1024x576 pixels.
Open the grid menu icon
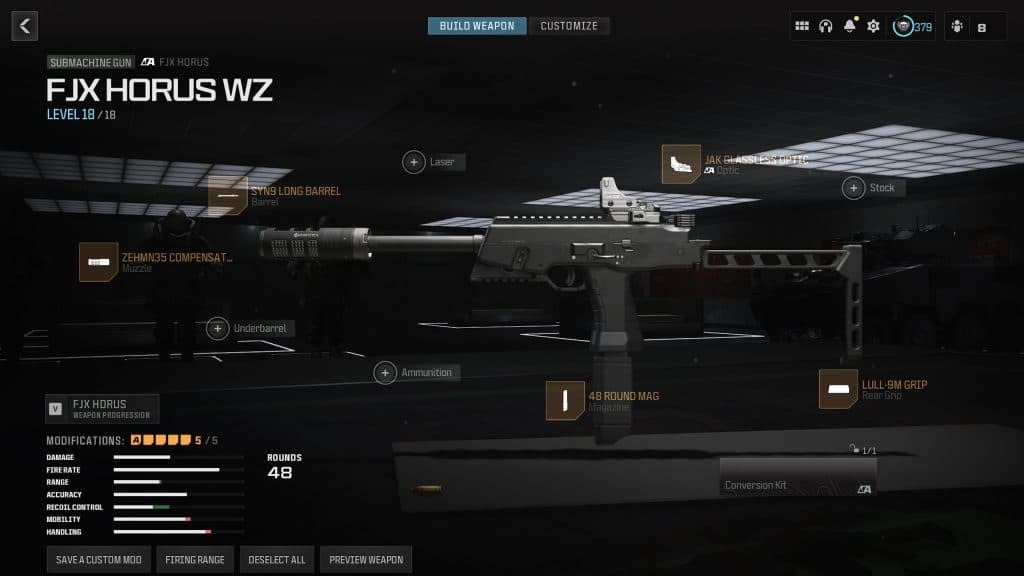click(802, 27)
